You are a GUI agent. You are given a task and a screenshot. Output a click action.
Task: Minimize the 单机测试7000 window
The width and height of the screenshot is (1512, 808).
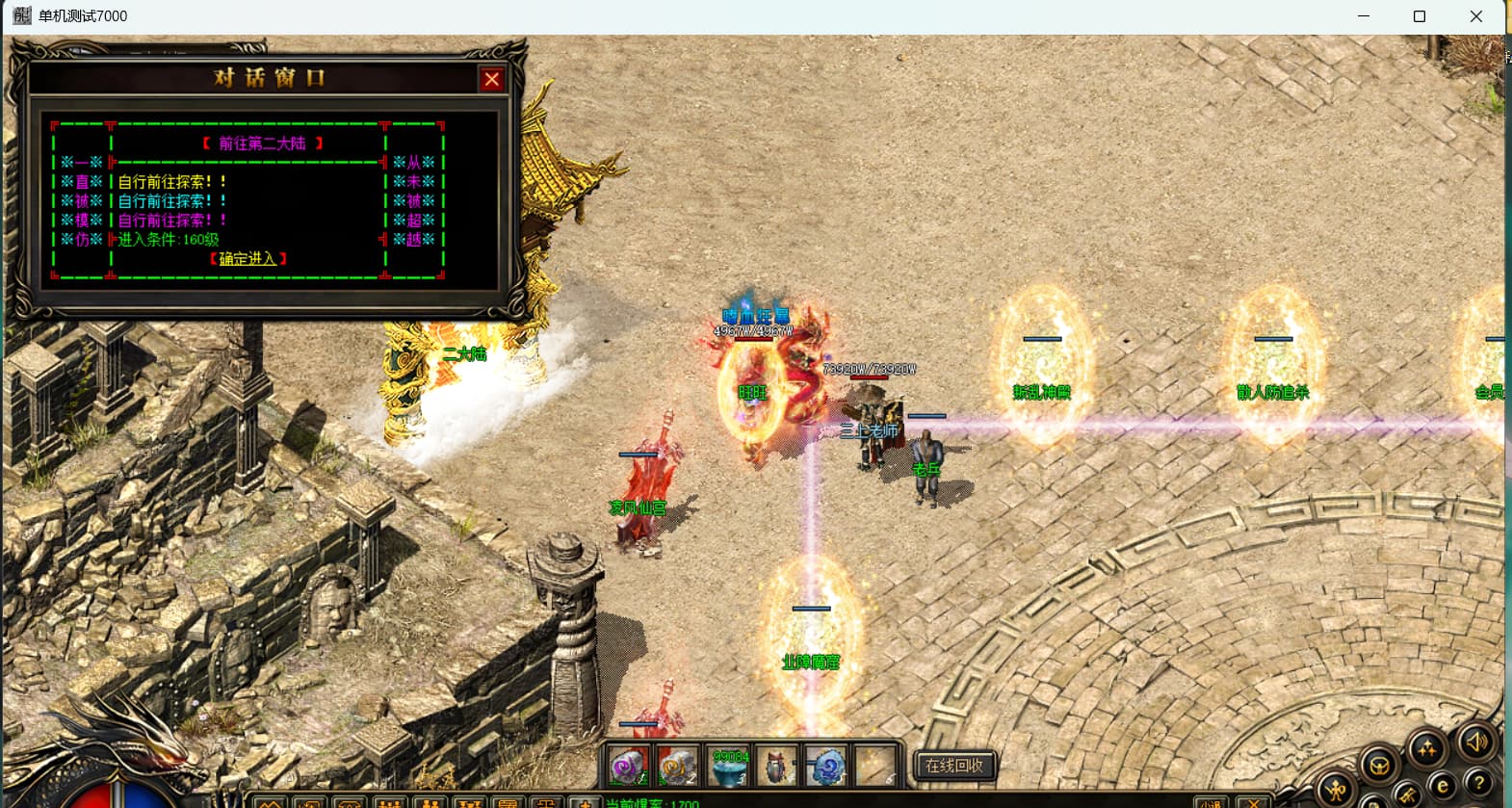[x=1364, y=16]
